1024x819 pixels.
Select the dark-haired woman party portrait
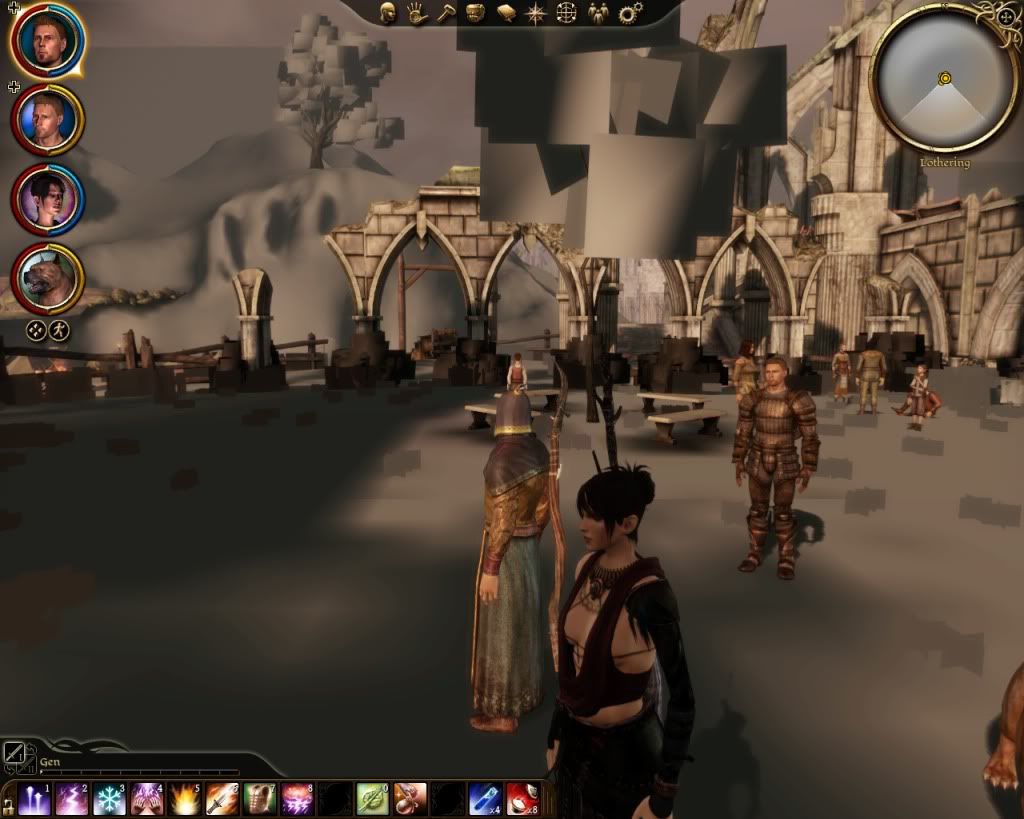click(x=47, y=199)
